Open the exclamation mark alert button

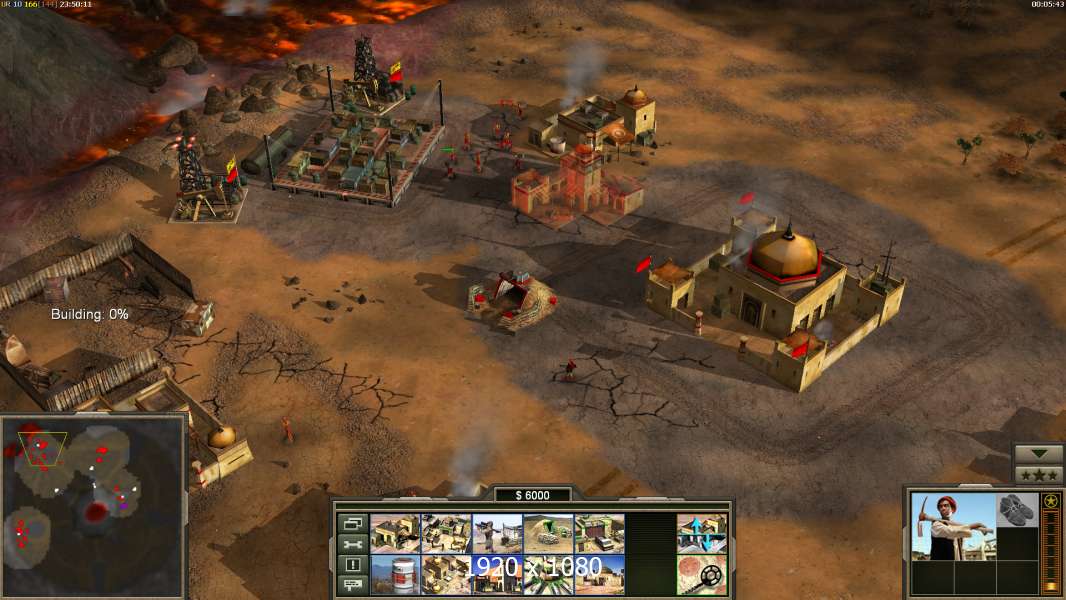point(352,564)
